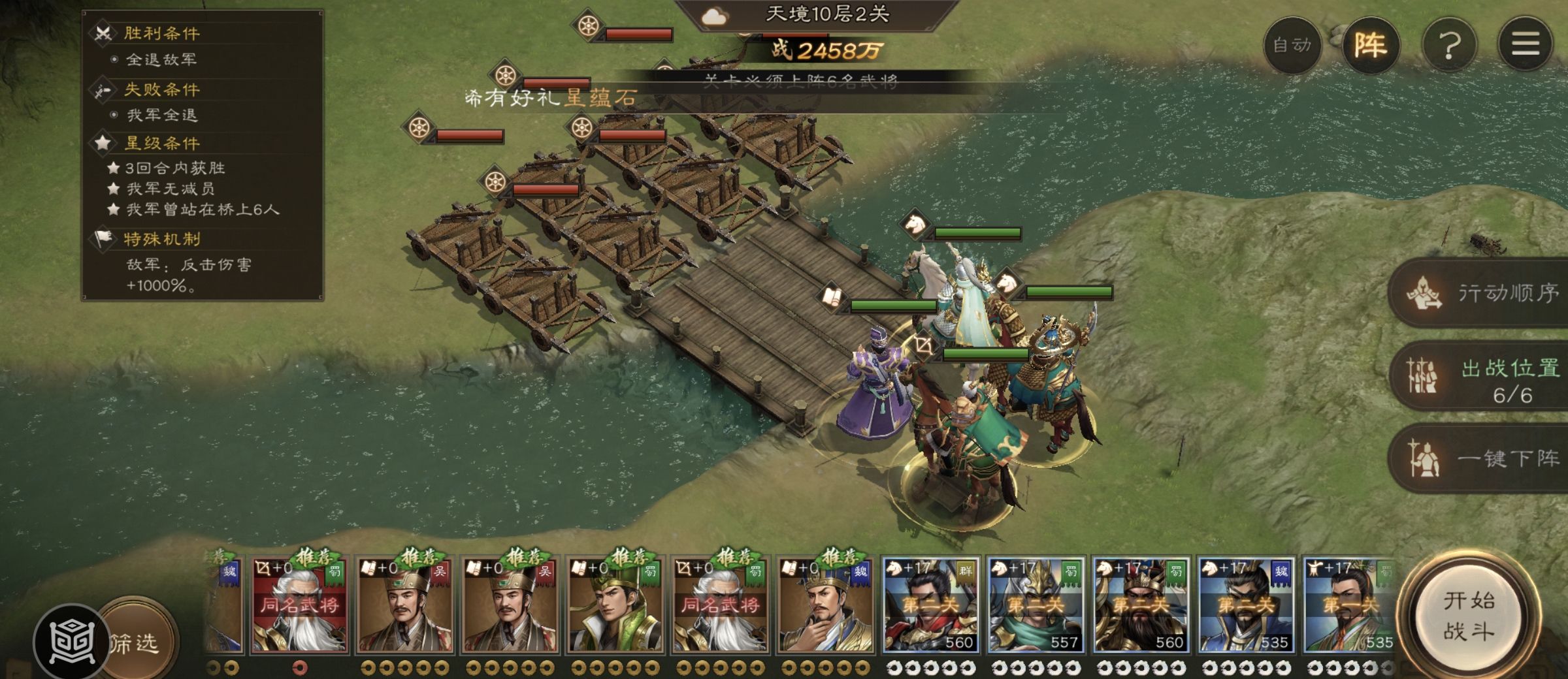Select the 群 faction general card

pos(930,605)
